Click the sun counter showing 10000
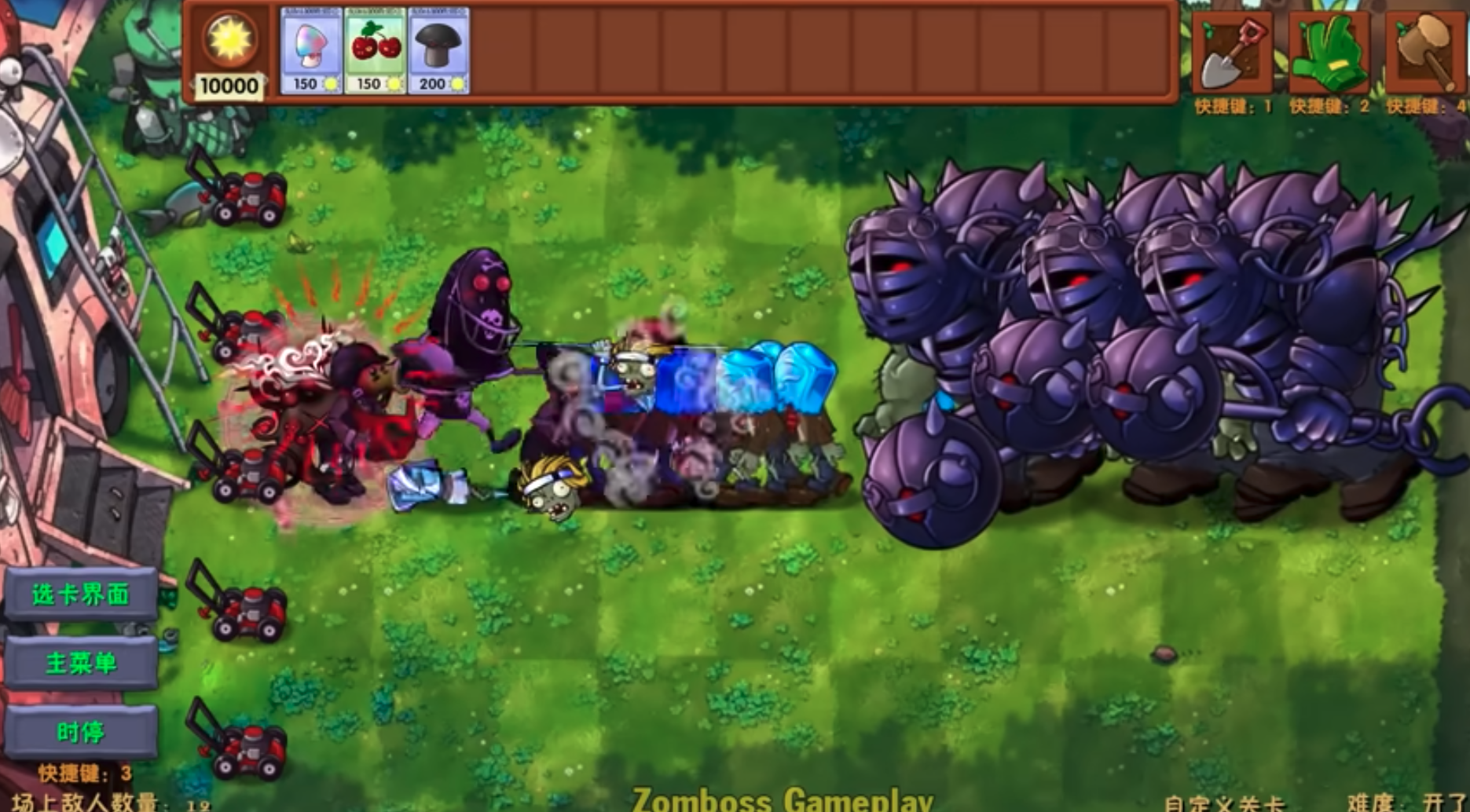The image size is (1470, 812). tap(229, 55)
